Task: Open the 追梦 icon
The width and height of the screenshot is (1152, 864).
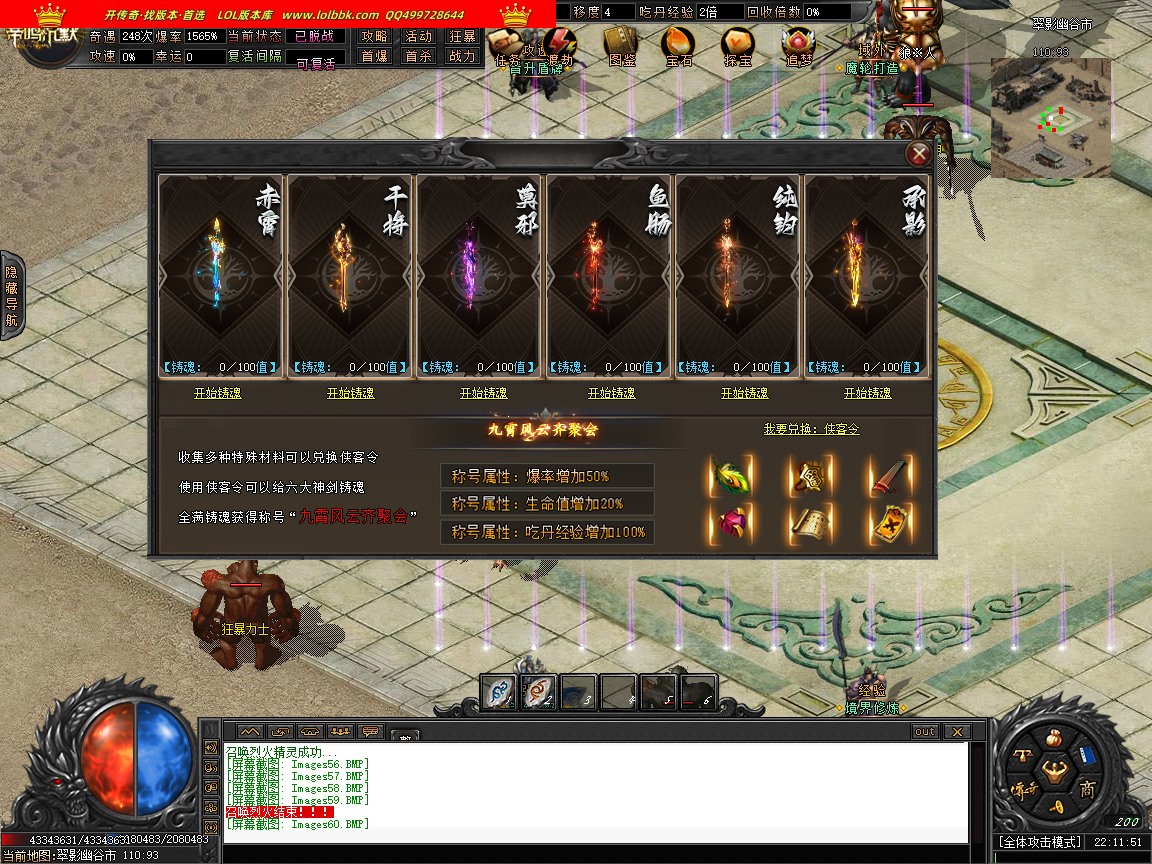Action: pyautogui.click(x=798, y=45)
